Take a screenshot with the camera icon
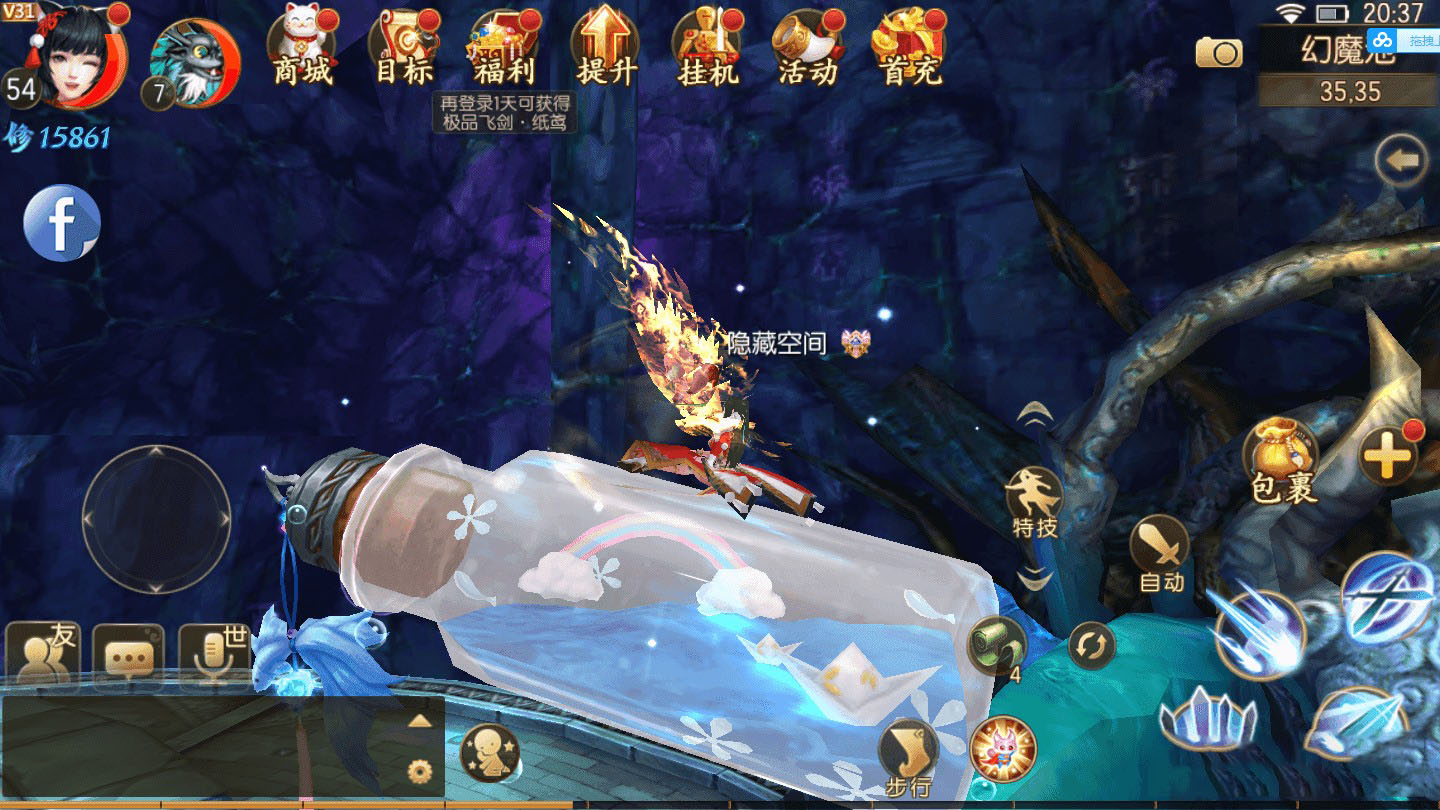The height and width of the screenshot is (810, 1440). click(x=1219, y=52)
